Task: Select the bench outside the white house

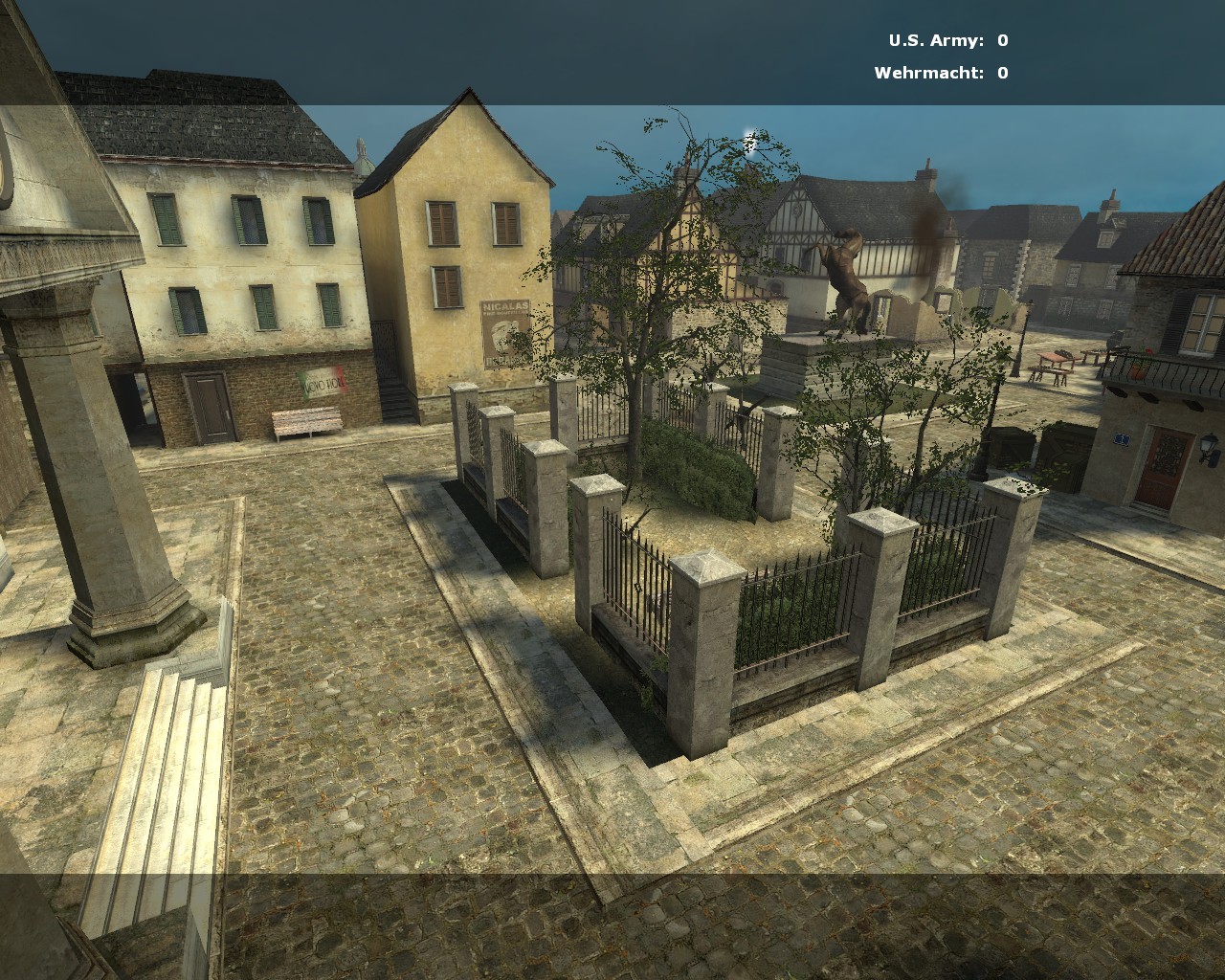Action: (305, 422)
